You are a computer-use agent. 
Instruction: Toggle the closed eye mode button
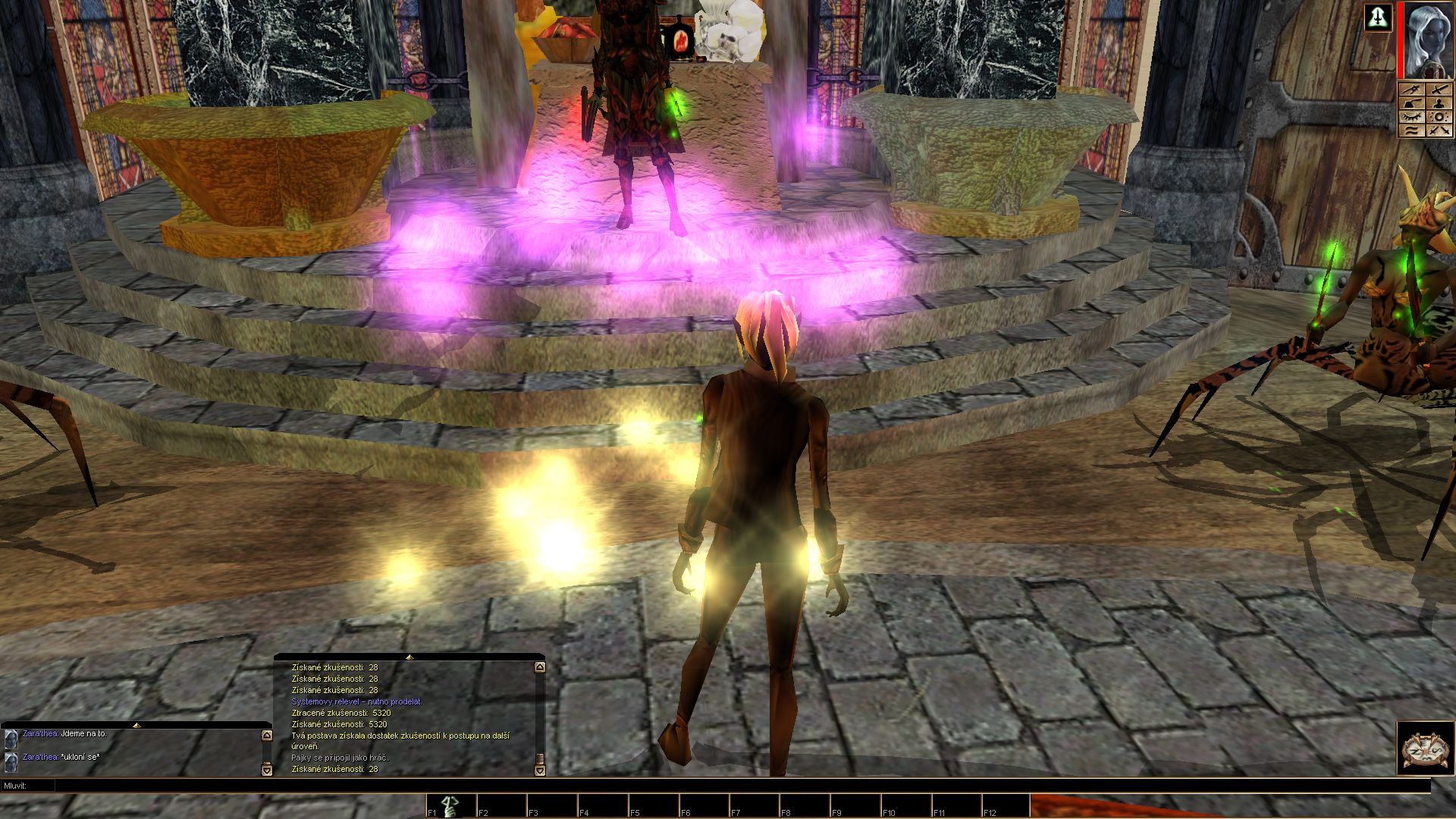point(1411,118)
